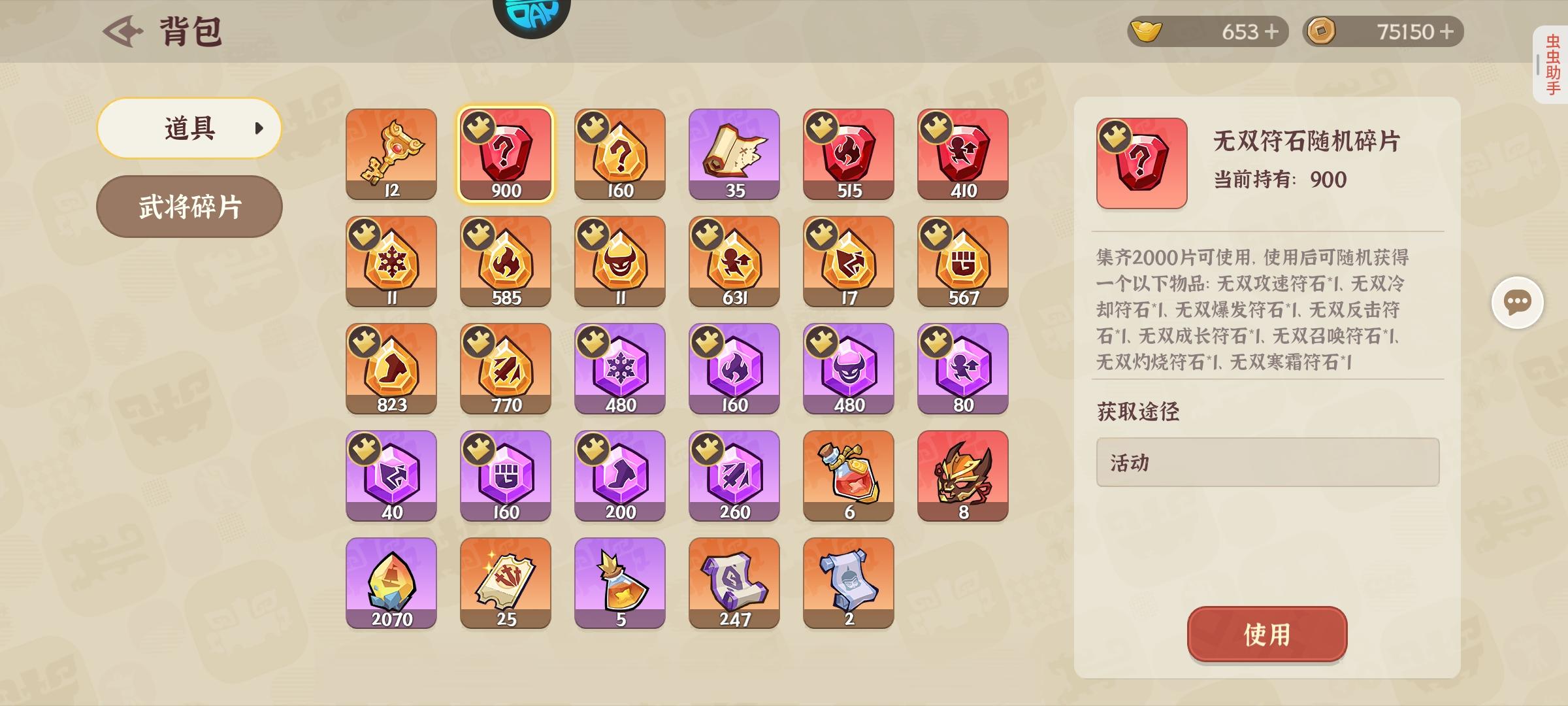The height and width of the screenshot is (706, 1568).
Task: Select the golden key item showing 12
Action: (391, 154)
